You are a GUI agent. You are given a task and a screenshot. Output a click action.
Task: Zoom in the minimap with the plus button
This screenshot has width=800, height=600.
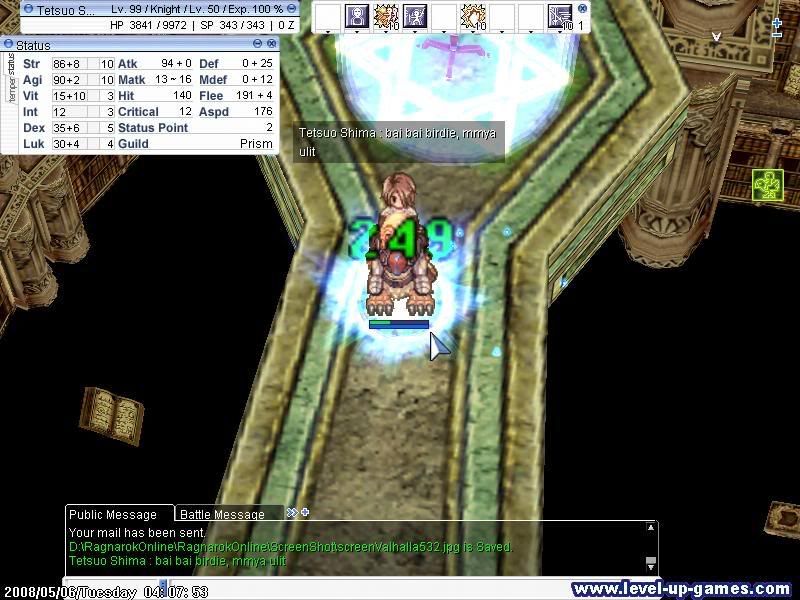[x=777, y=22]
